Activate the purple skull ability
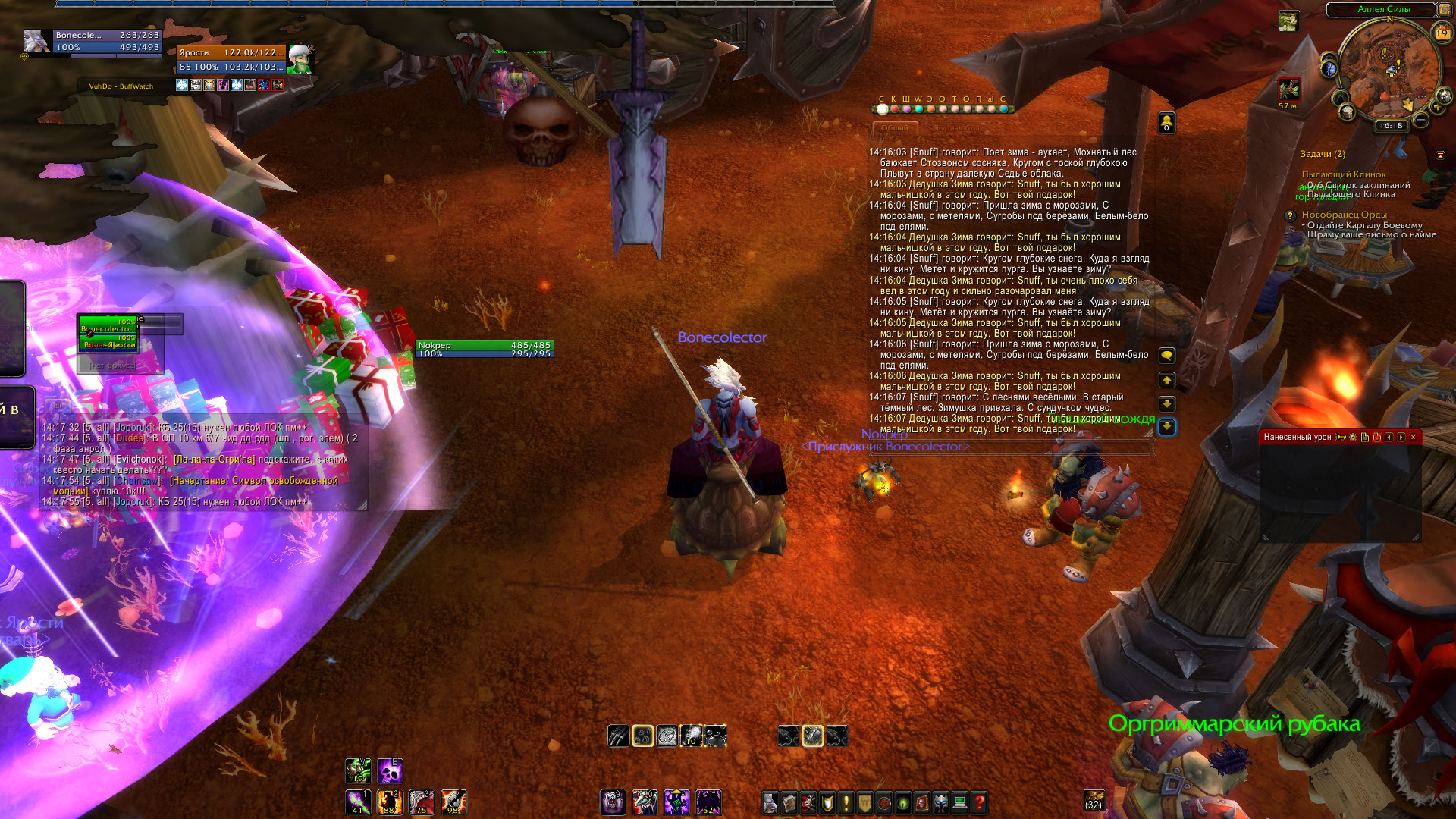Viewport: 1456px width, 819px height. point(390,771)
